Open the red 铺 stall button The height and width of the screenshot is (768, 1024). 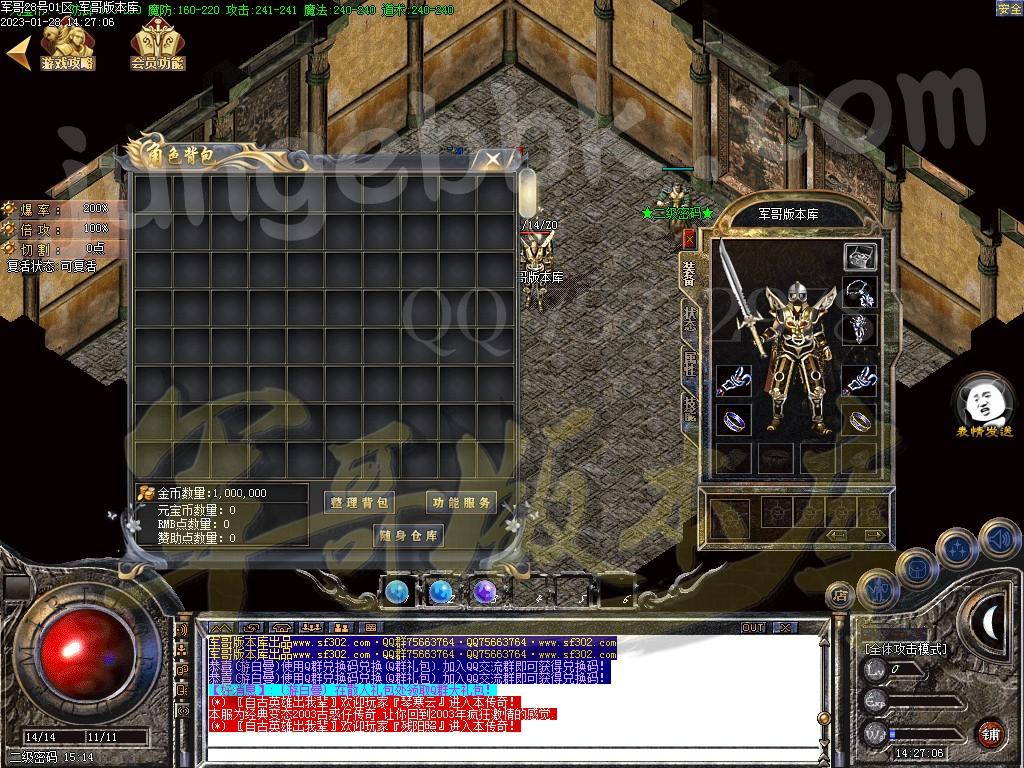click(x=990, y=733)
